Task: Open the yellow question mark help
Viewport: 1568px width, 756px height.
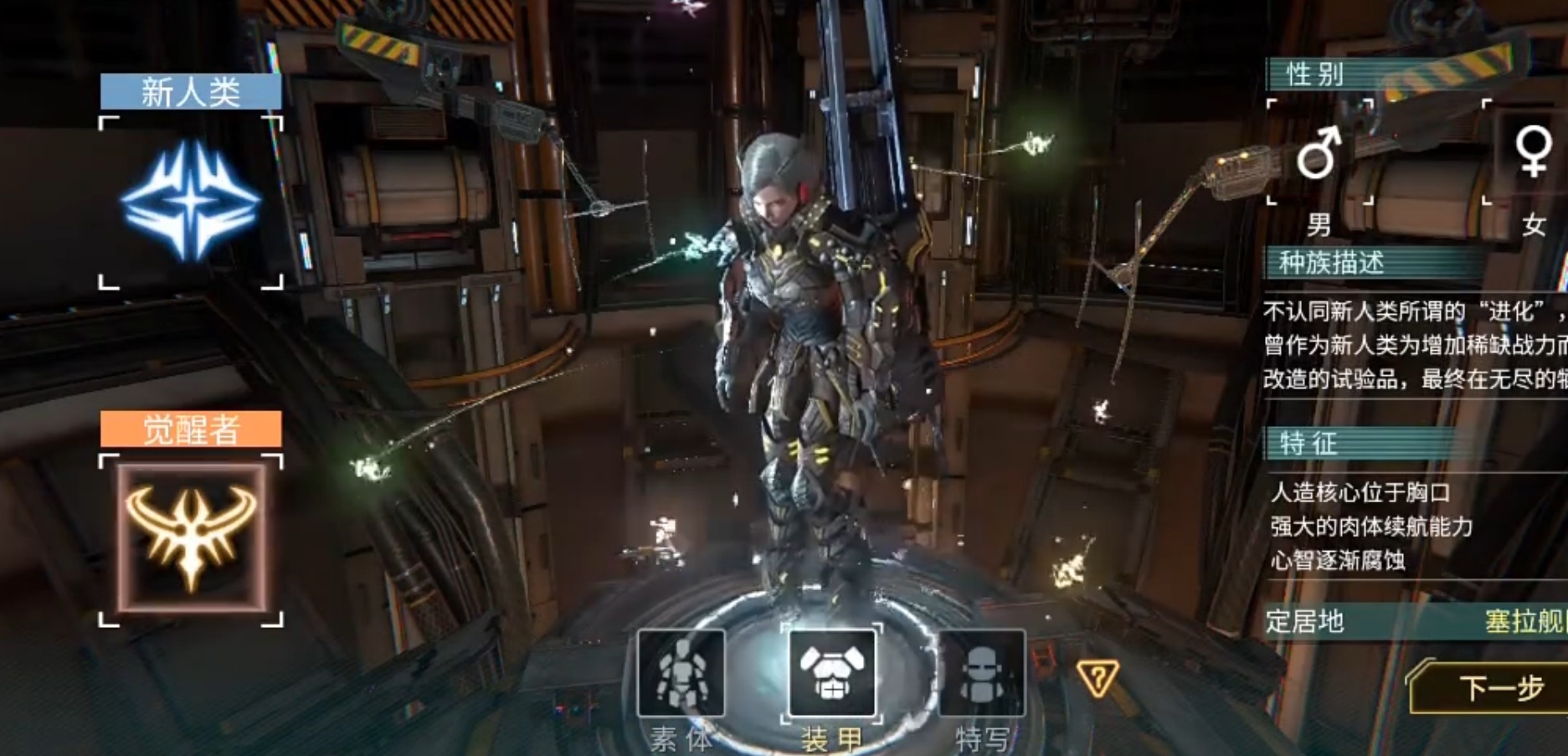Action: tap(1097, 678)
